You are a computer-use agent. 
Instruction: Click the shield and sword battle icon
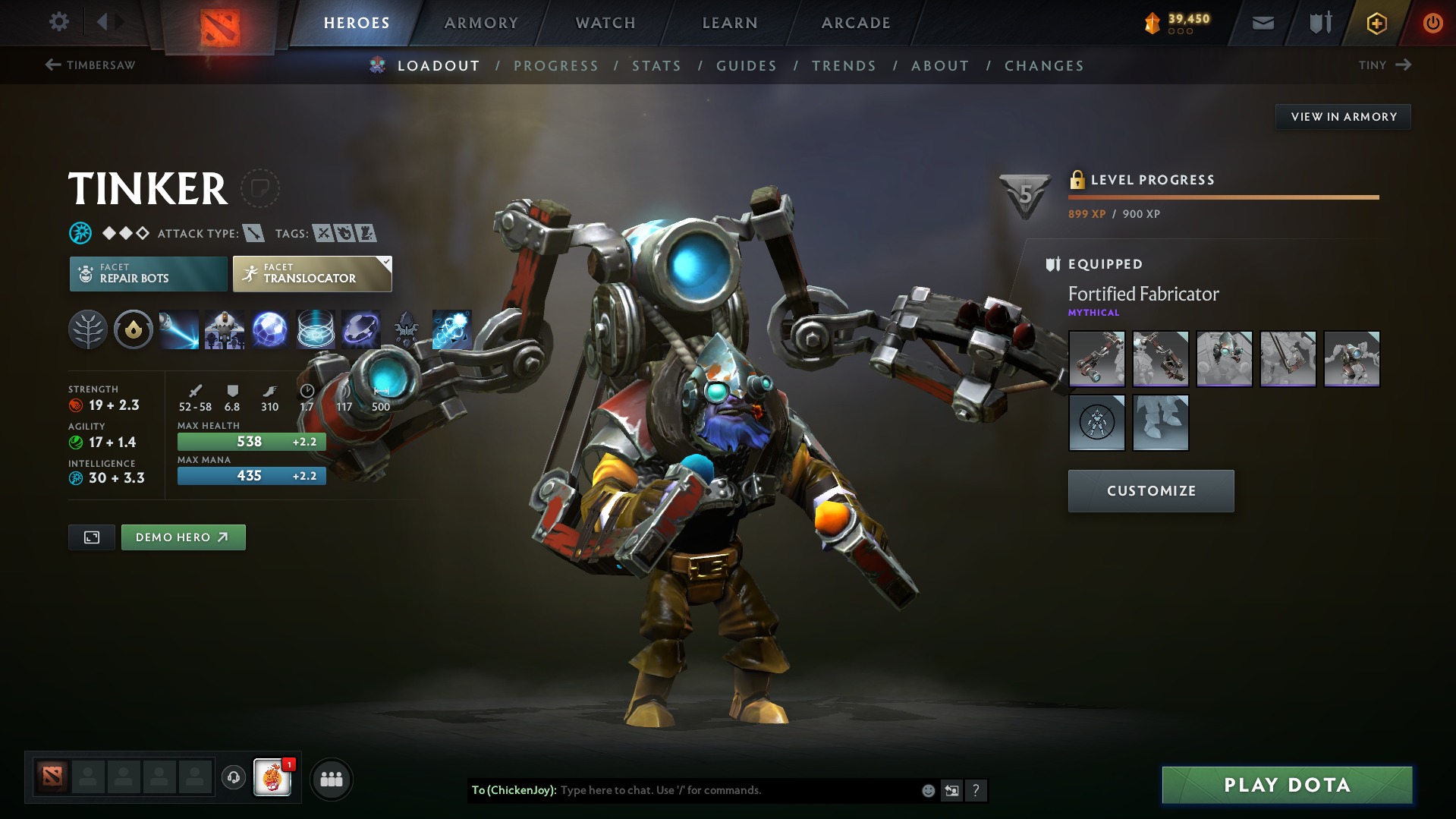pyautogui.click(x=1318, y=23)
